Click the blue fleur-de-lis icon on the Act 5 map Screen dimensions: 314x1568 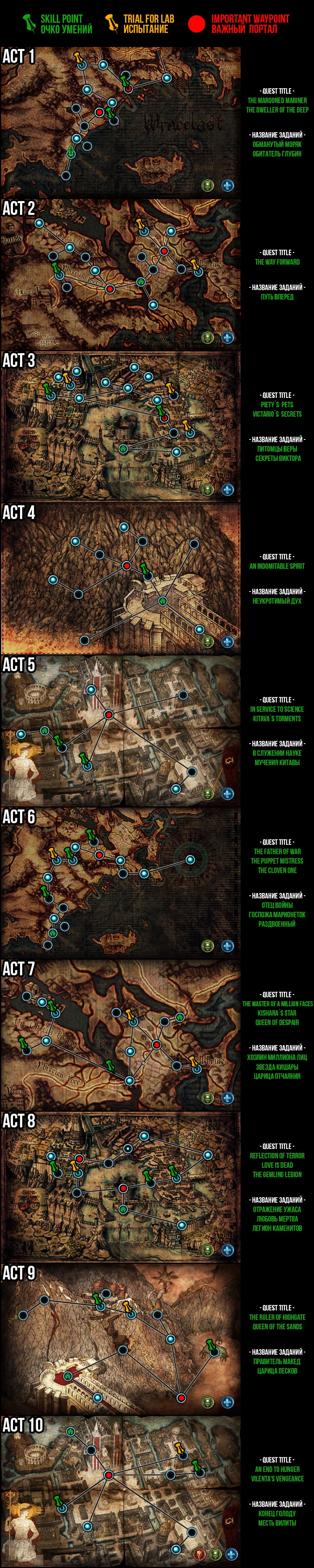227,794
